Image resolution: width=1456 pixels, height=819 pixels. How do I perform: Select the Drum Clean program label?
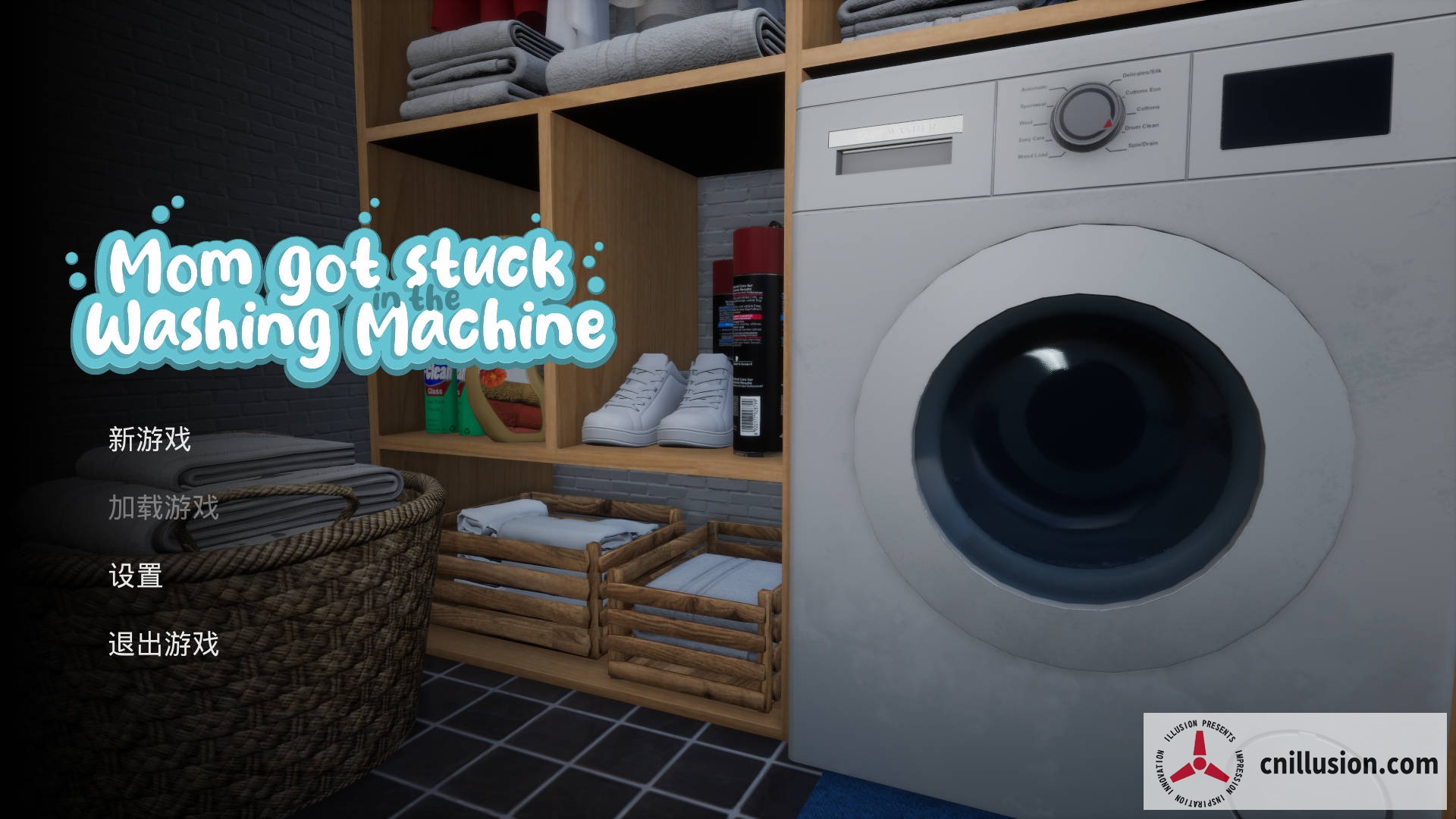(x=1141, y=126)
